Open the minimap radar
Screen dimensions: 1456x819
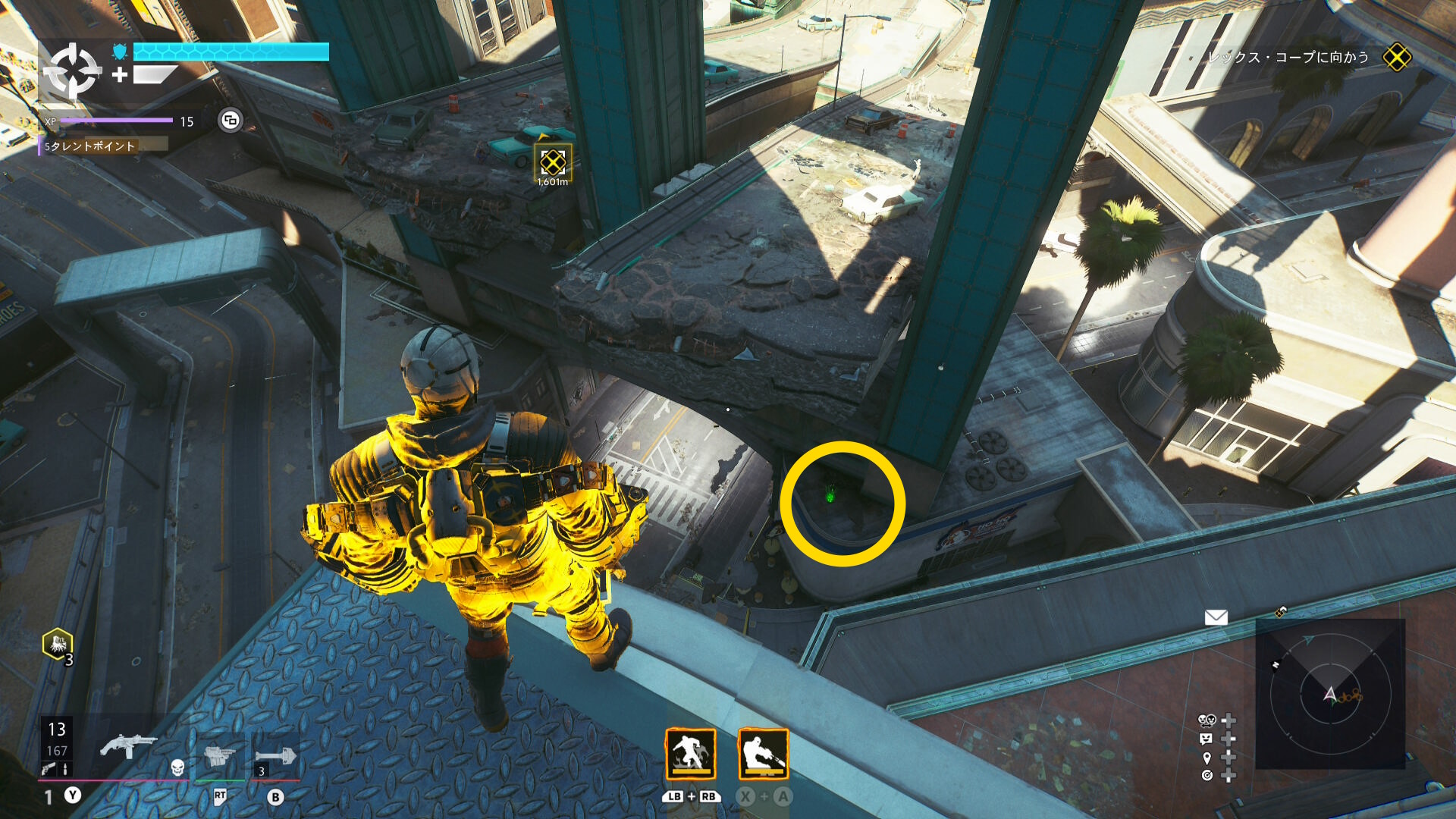pyautogui.click(x=1330, y=693)
